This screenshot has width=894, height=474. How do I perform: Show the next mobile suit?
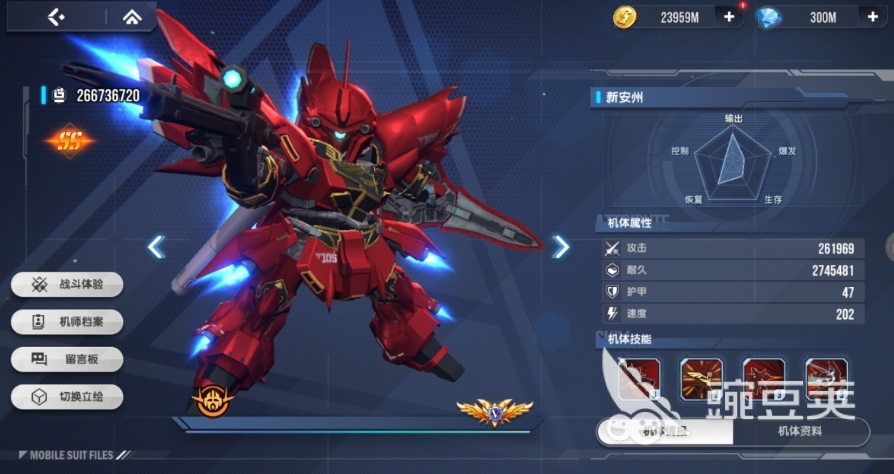(x=561, y=247)
